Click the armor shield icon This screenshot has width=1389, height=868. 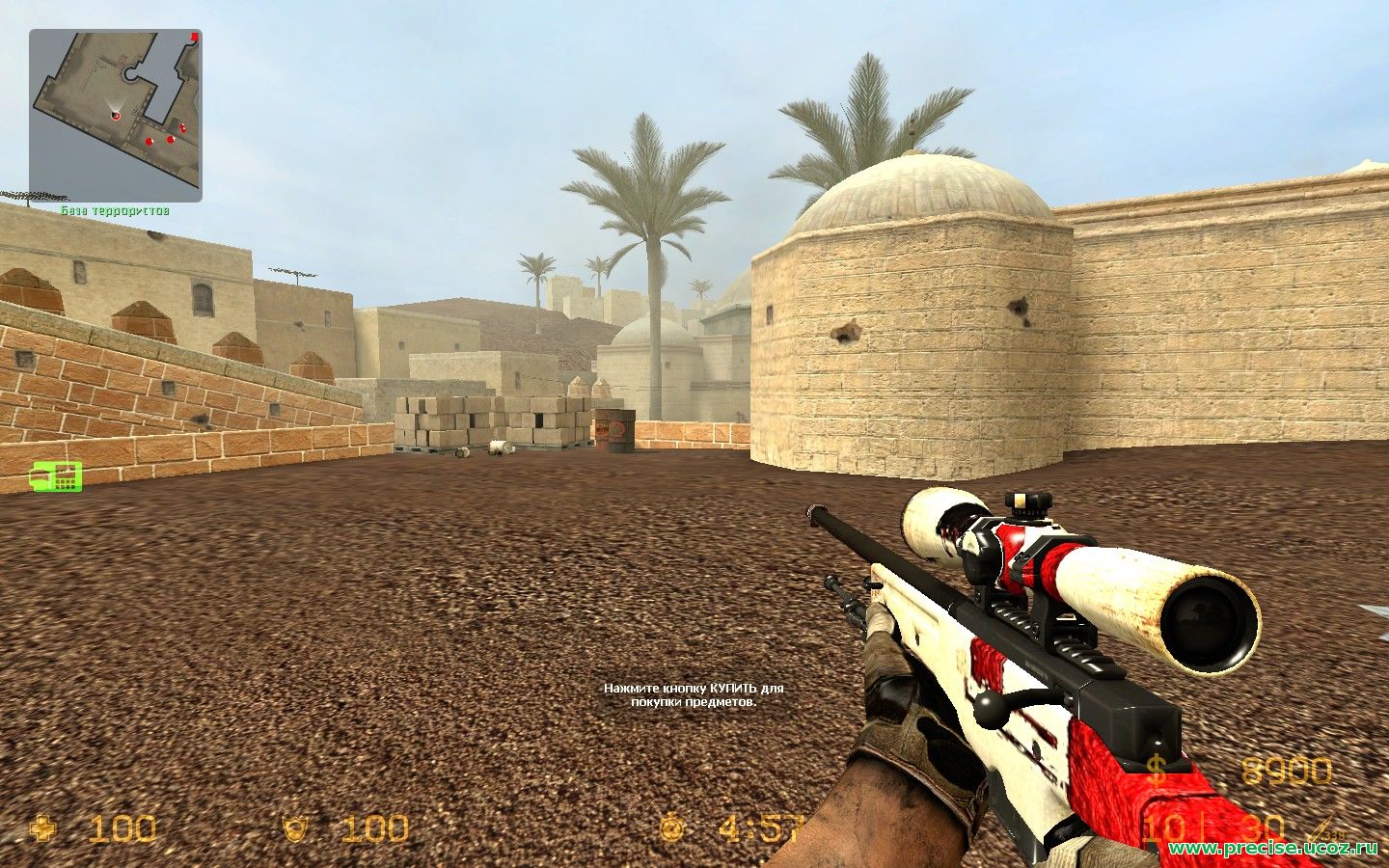coord(293,827)
